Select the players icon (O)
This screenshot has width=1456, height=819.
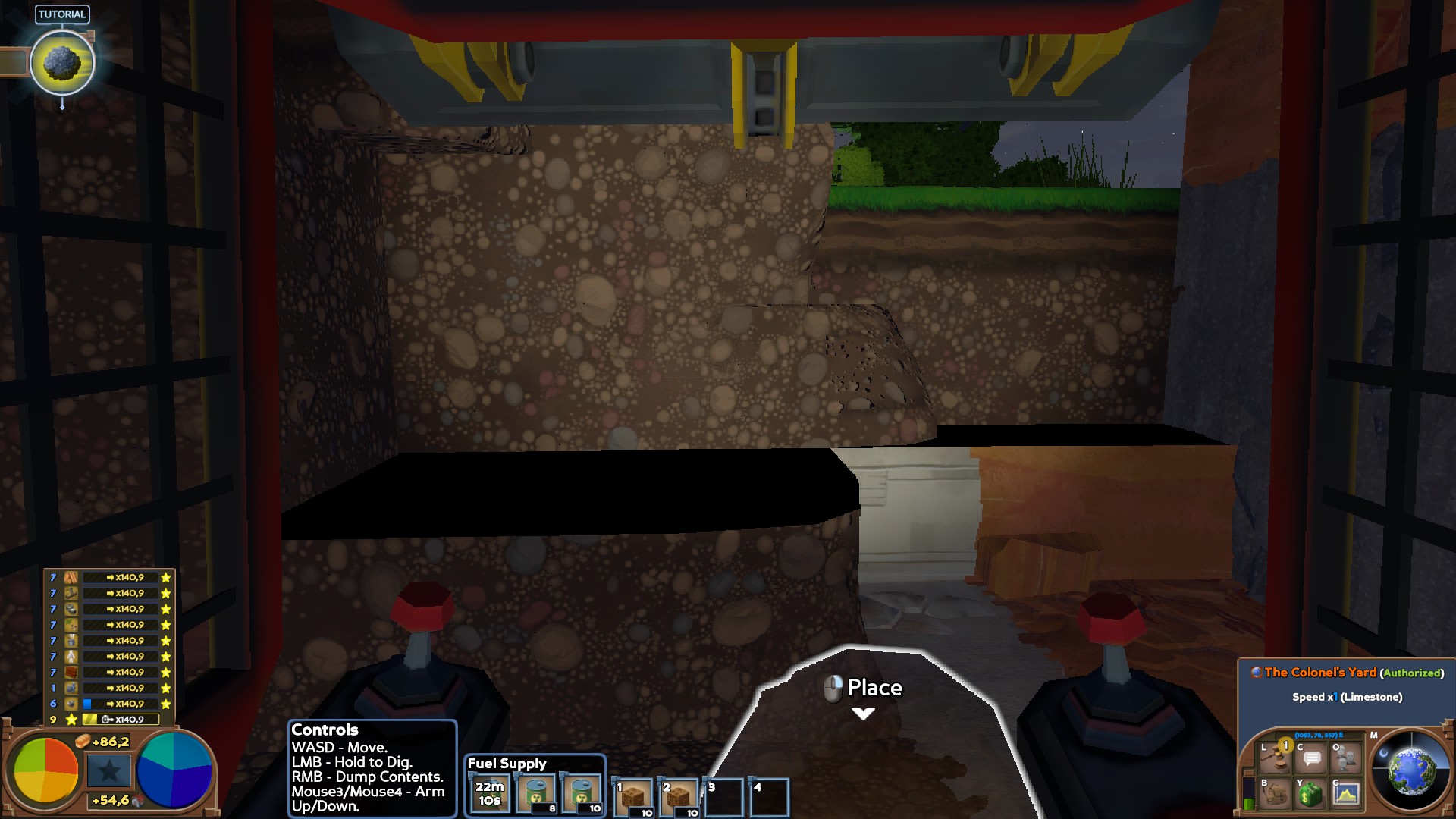pos(1346,758)
